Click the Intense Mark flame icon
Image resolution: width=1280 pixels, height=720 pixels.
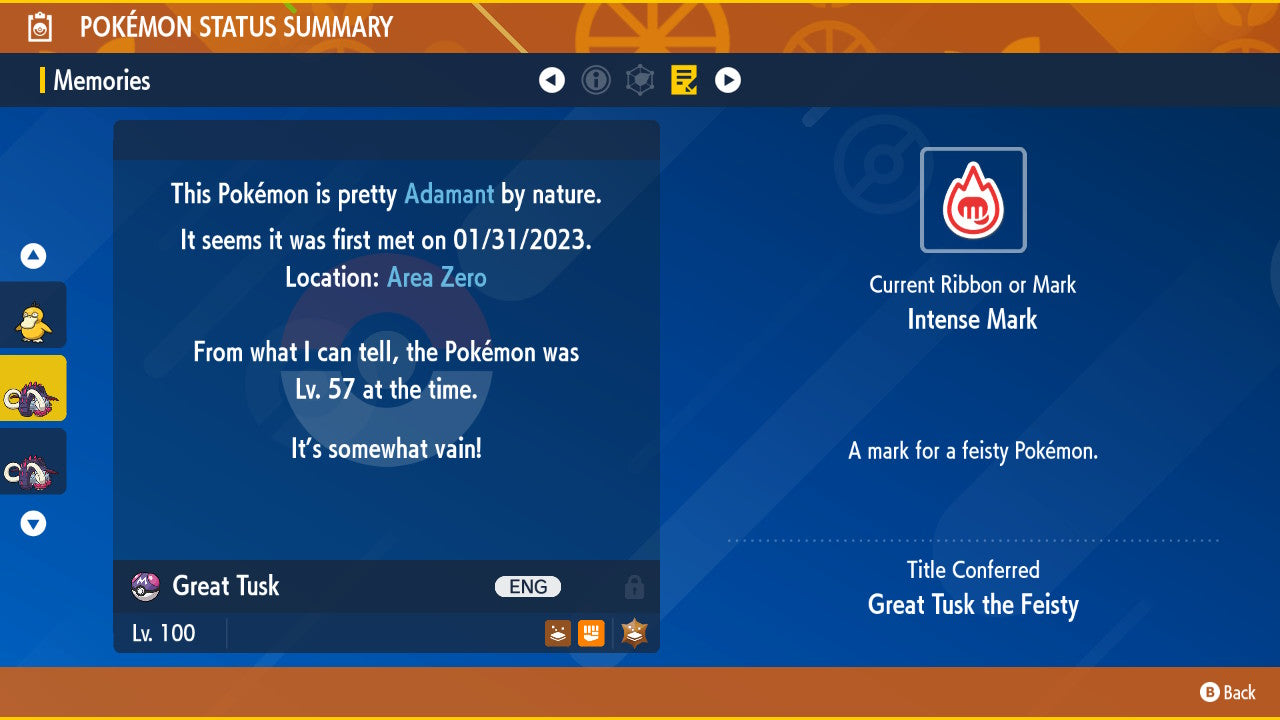point(973,200)
